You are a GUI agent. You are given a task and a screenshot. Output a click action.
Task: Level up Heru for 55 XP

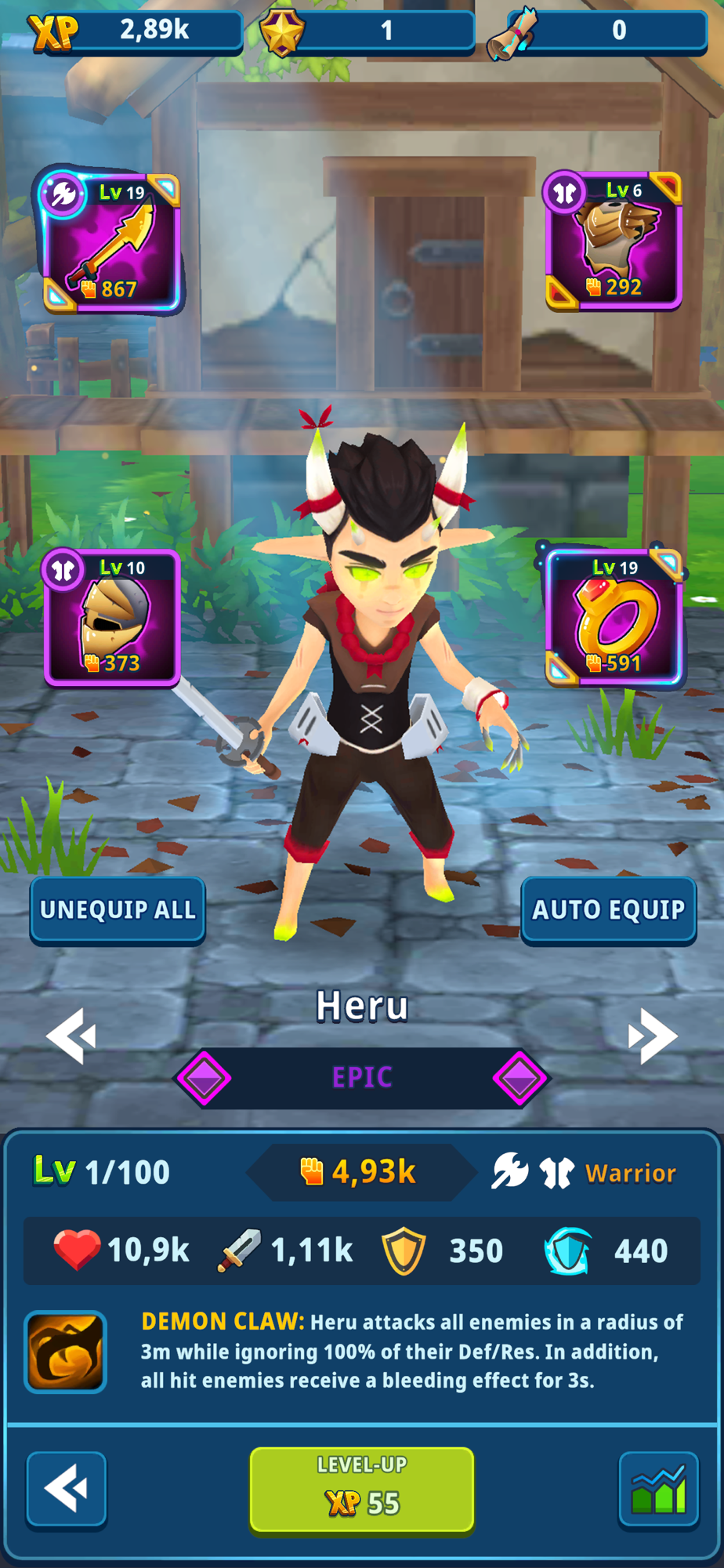[362, 1489]
